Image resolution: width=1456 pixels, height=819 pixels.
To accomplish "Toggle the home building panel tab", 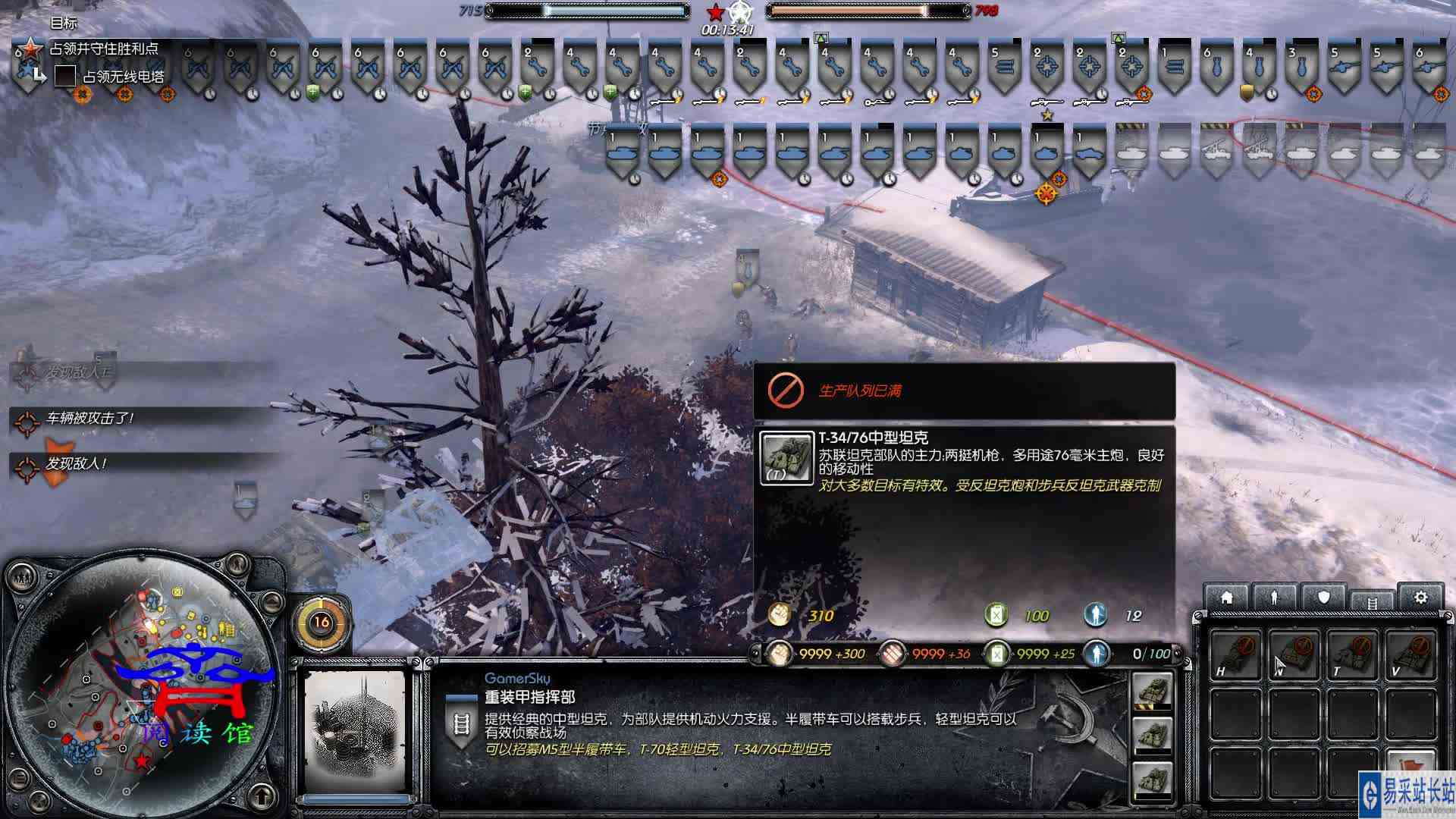I will point(1228,597).
